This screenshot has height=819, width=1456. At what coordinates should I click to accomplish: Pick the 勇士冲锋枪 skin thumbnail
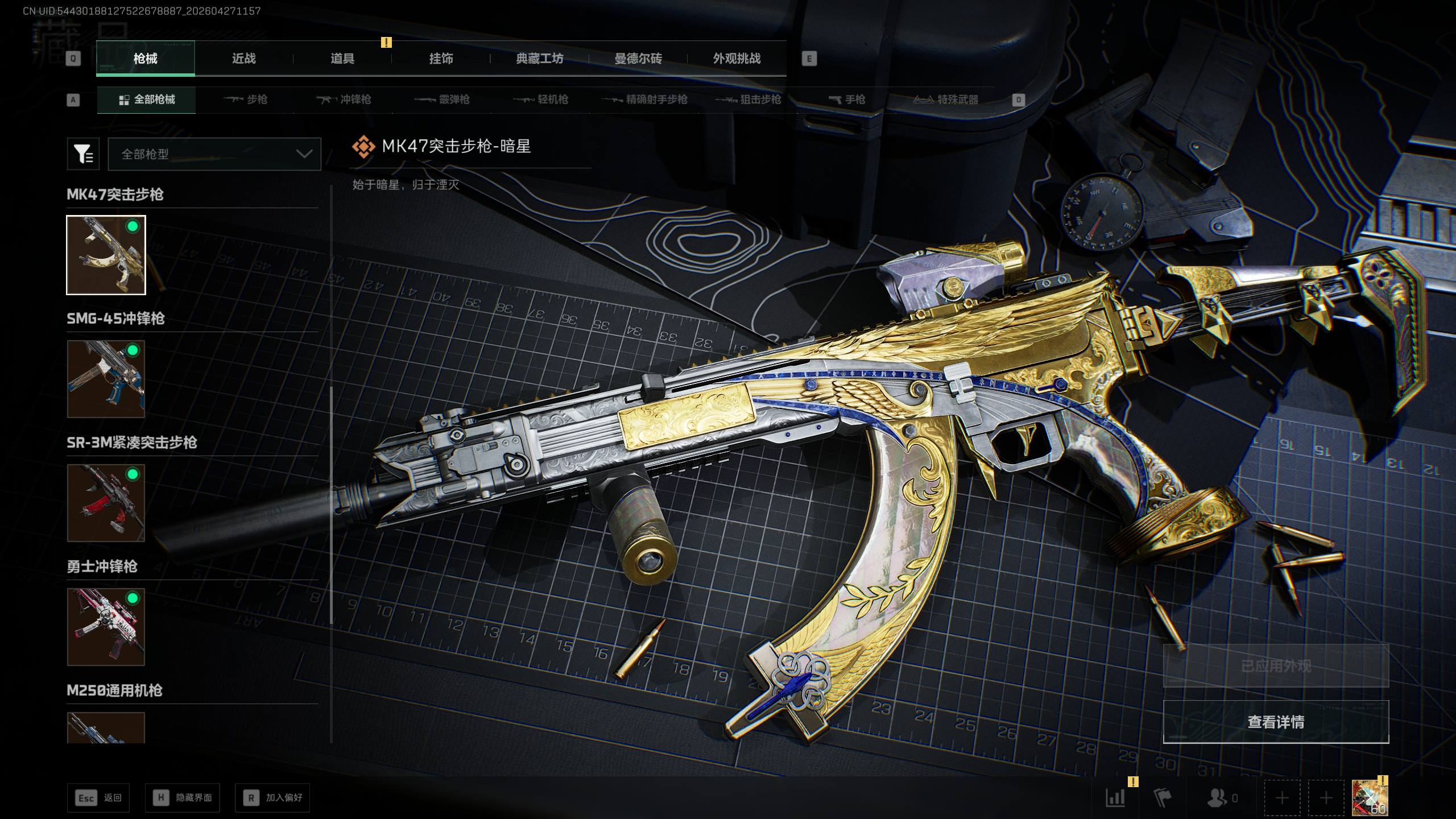point(106,627)
